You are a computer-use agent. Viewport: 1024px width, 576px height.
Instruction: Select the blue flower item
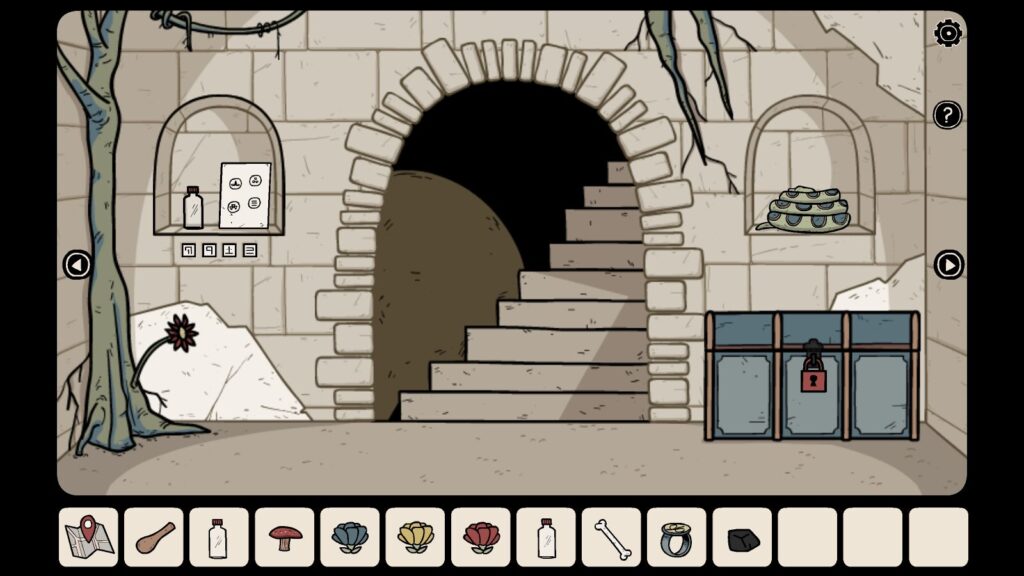click(x=350, y=537)
